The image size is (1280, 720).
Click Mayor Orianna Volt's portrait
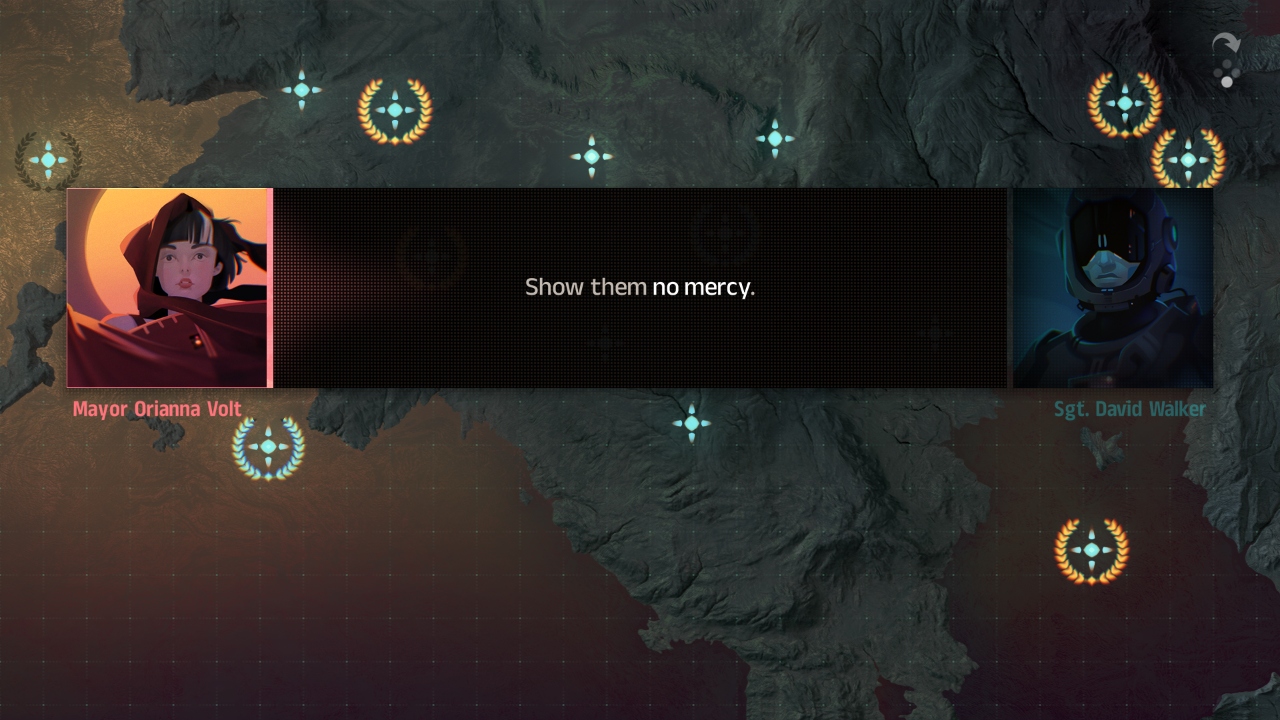coord(168,288)
